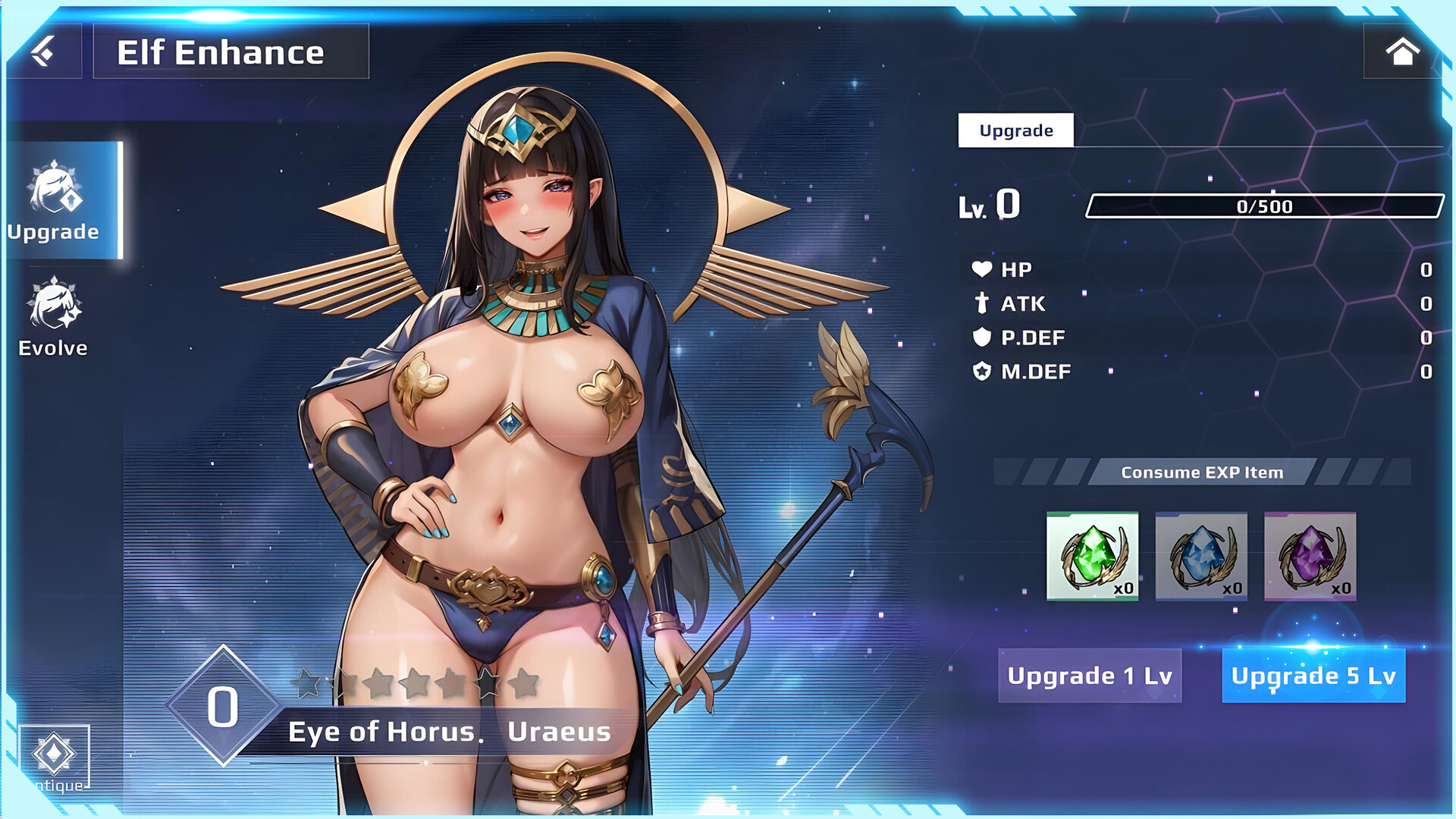Click the HP heart icon in stats panel

pos(982,268)
